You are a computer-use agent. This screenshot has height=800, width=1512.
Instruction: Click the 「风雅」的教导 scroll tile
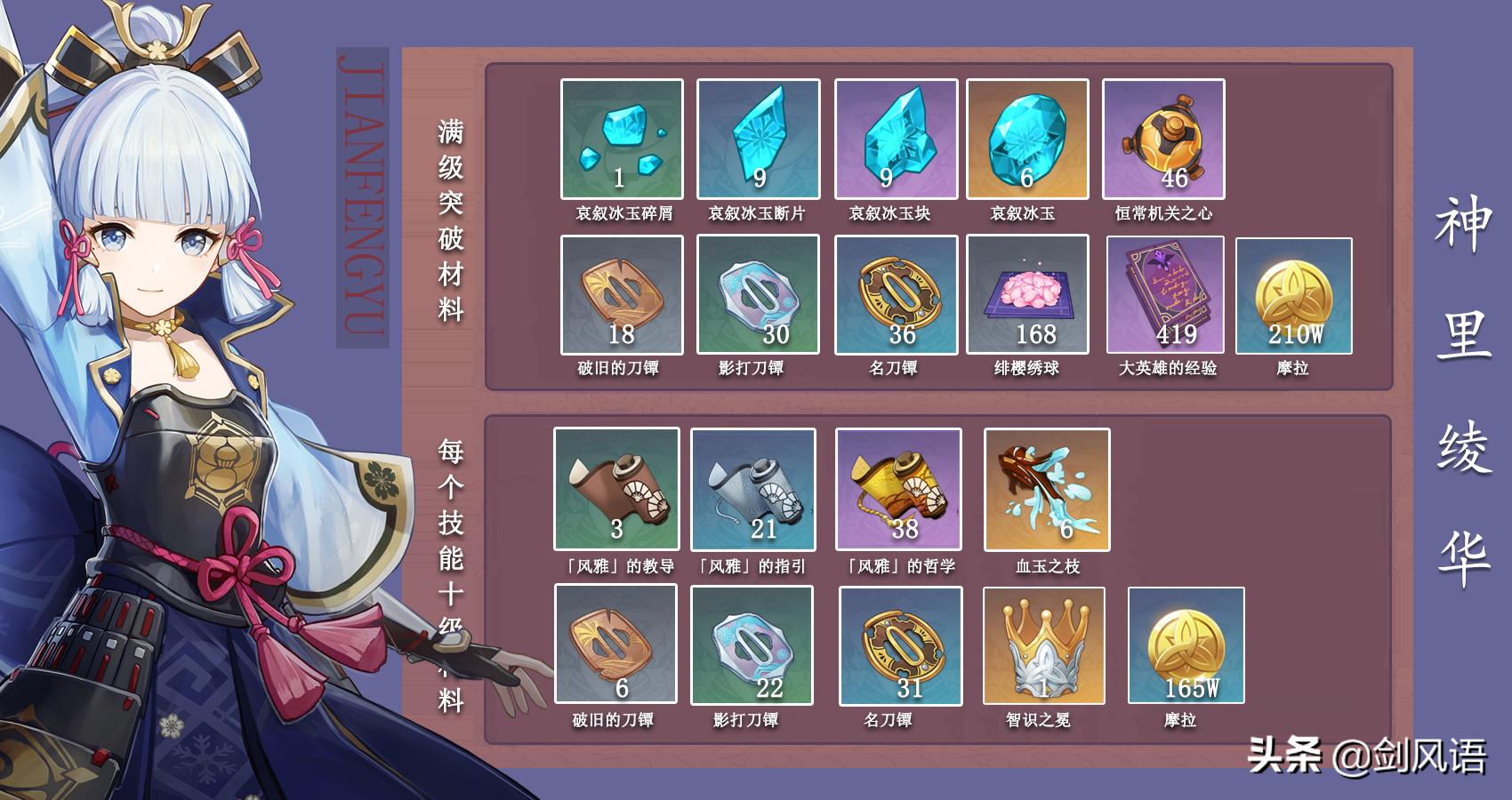(x=616, y=489)
